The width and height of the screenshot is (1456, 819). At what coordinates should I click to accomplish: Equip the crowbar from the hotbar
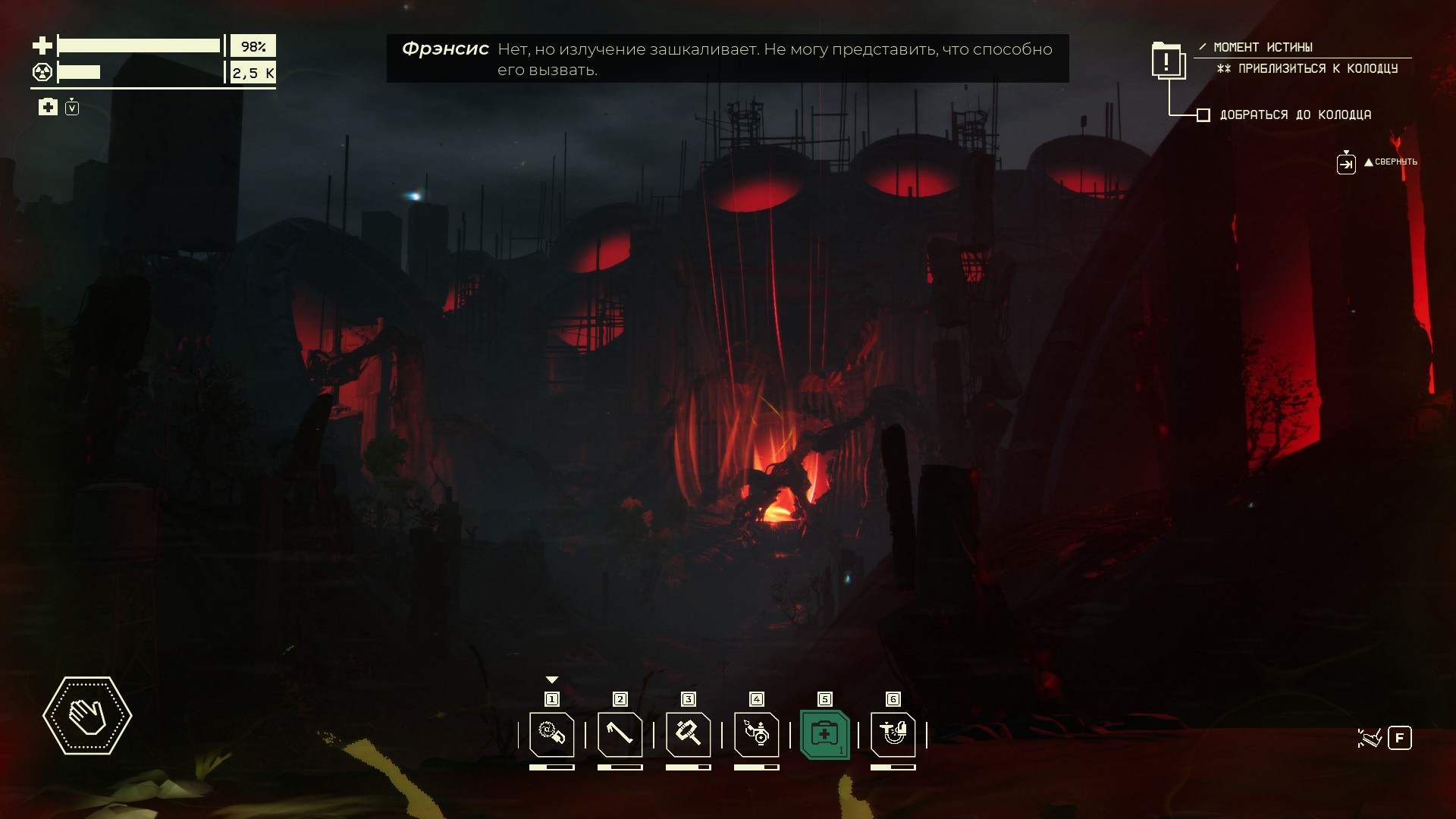[x=620, y=734]
